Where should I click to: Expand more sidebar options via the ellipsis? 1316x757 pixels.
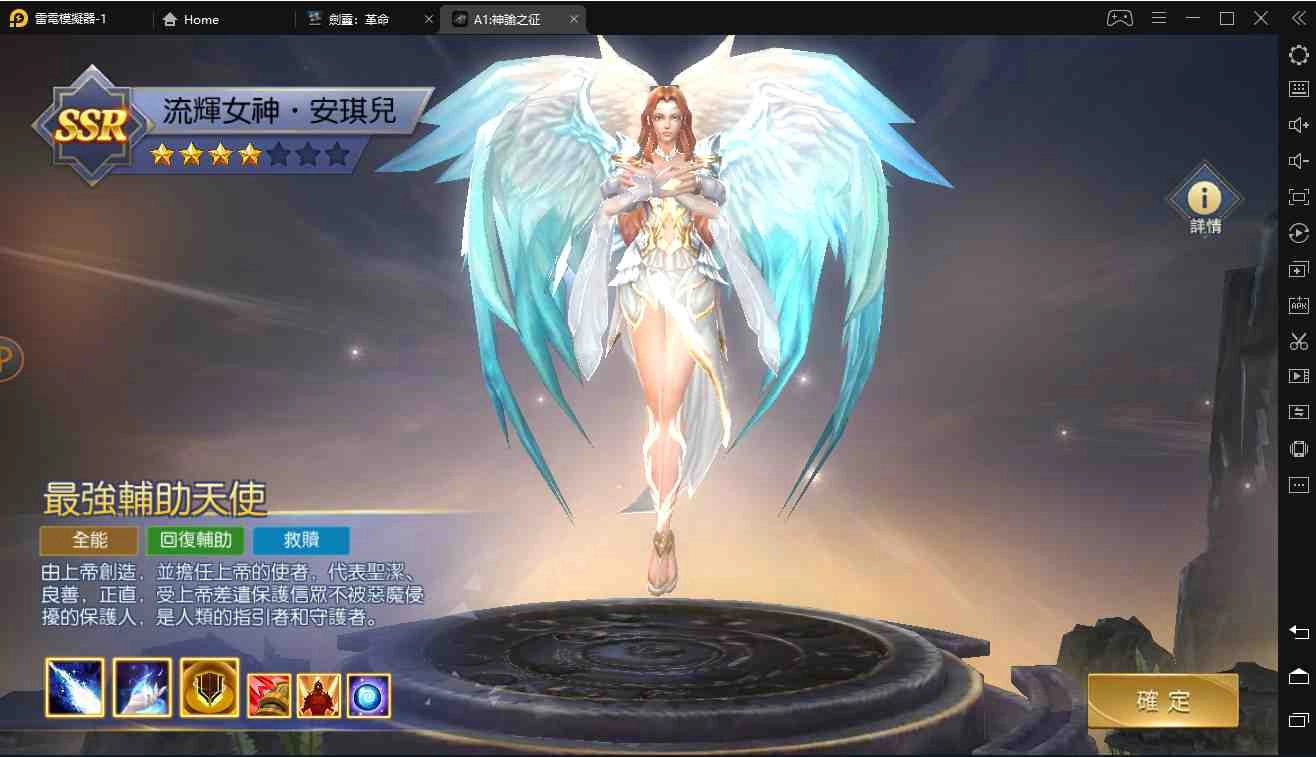(1297, 484)
